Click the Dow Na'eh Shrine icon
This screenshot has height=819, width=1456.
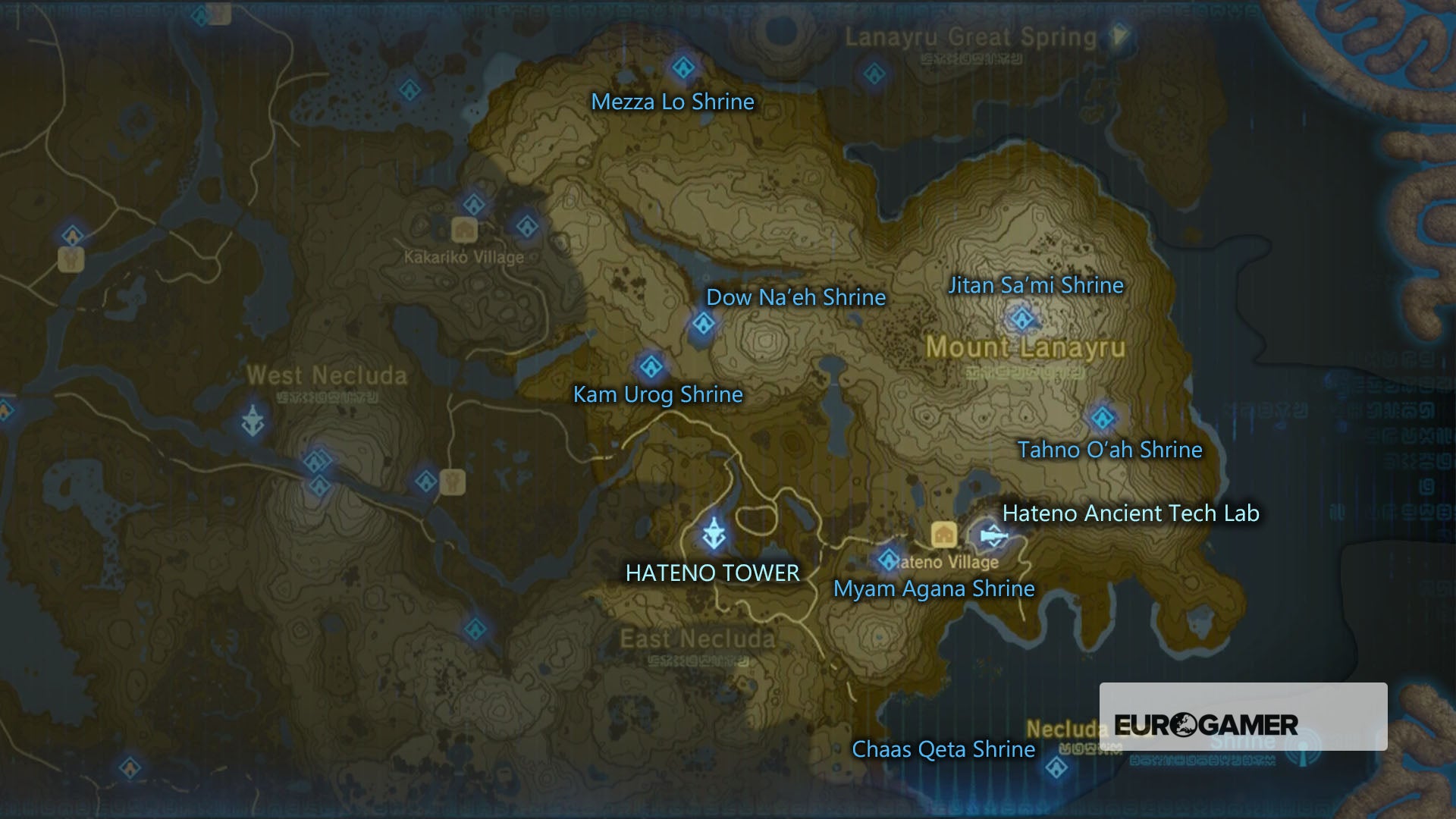tap(704, 324)
